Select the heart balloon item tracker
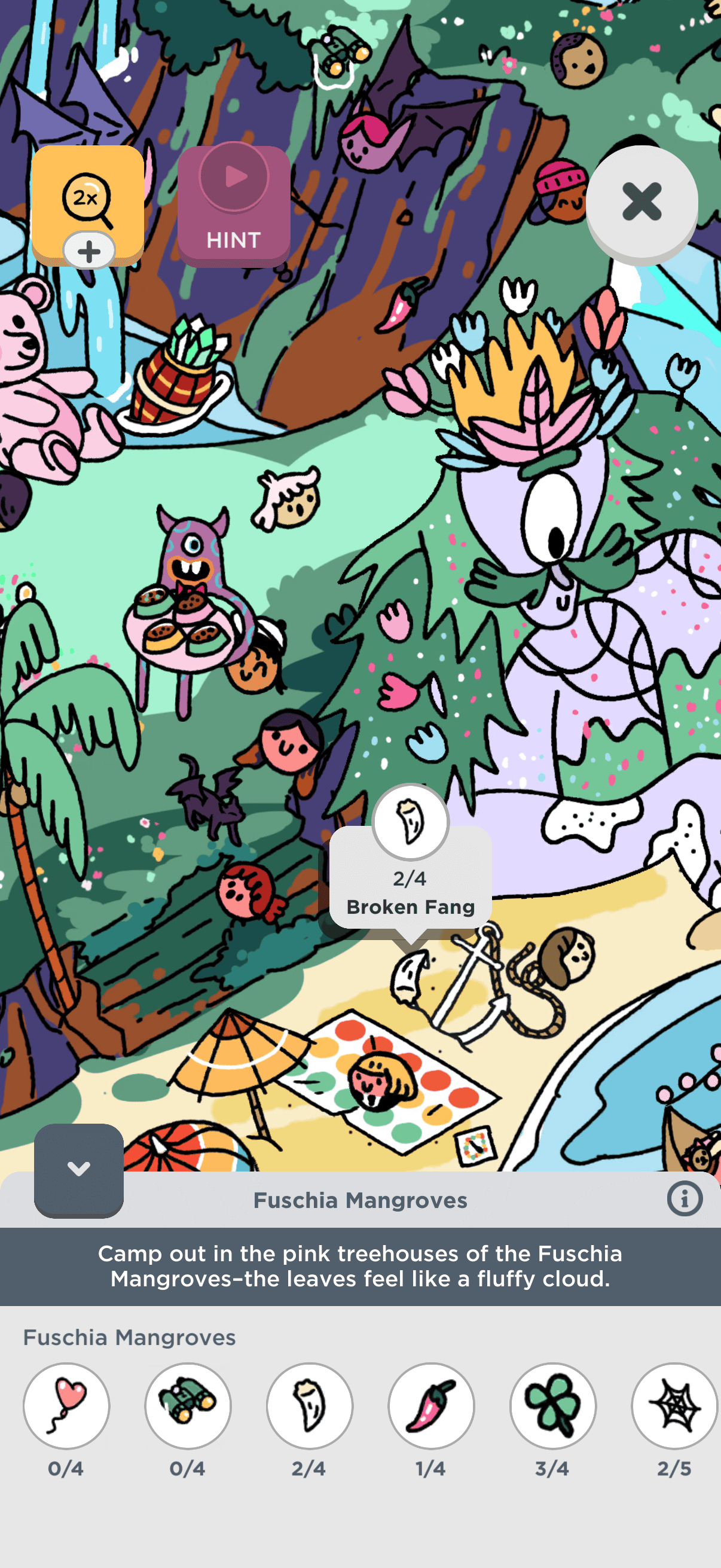The height and width of the screenshot is (1568, 721). (x=66, y=1405)
